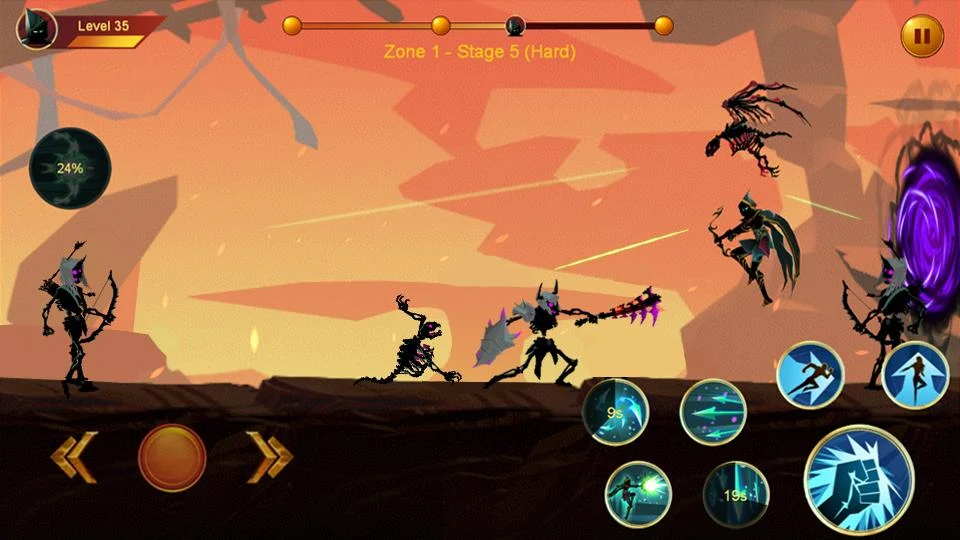Tap the round orange center pad button
Screen dimensions: 960x540
point(172,458)
